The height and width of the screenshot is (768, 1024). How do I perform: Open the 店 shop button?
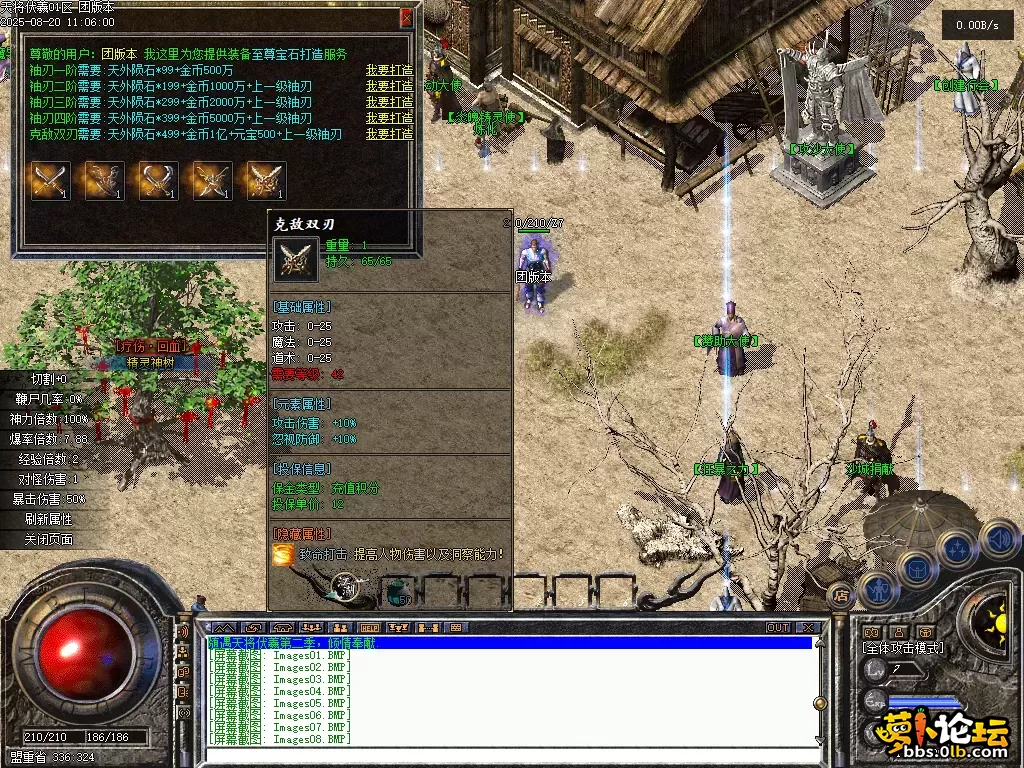(841, 594)
